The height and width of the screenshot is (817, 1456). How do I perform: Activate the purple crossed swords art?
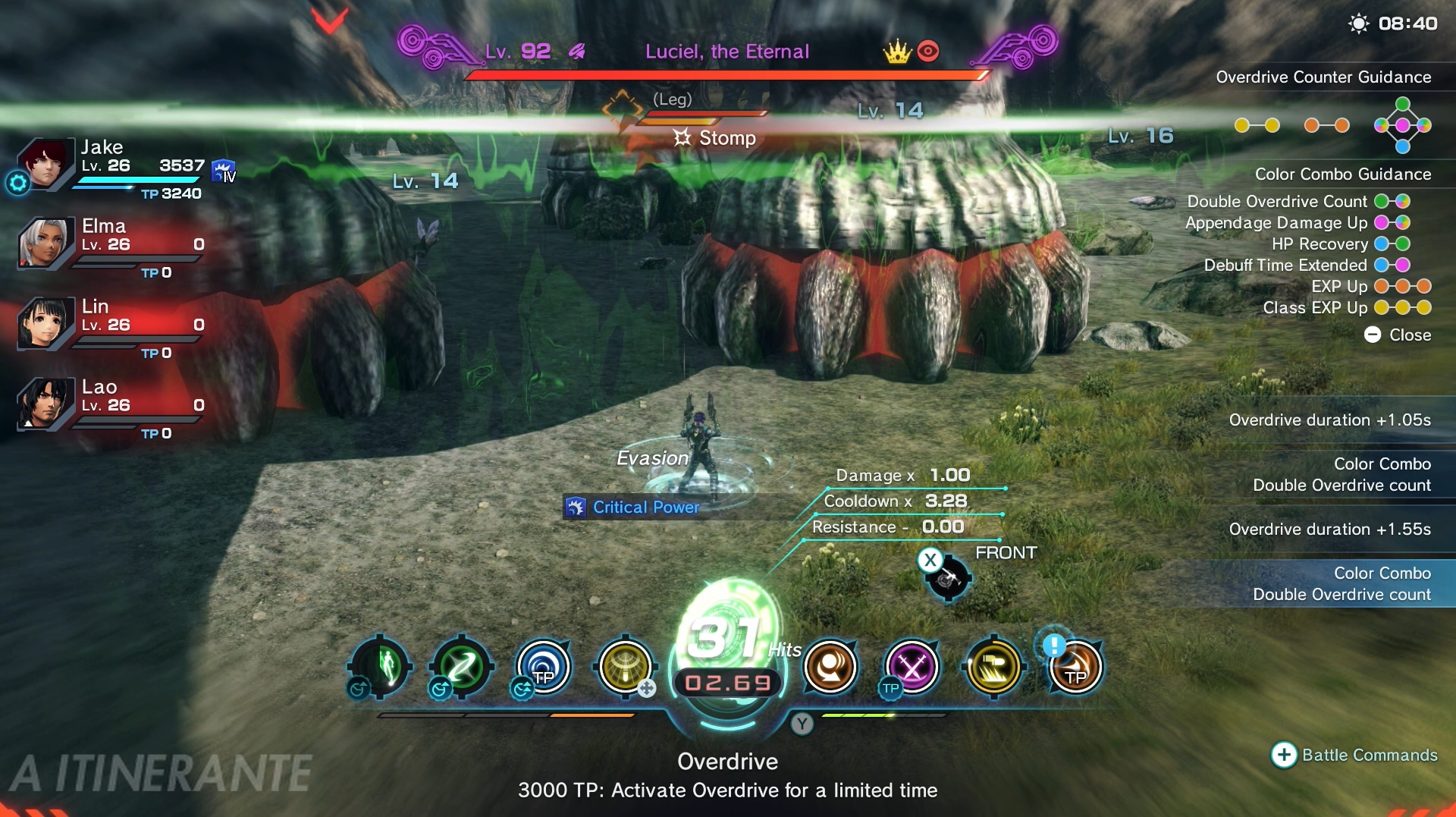click(912, 667)
